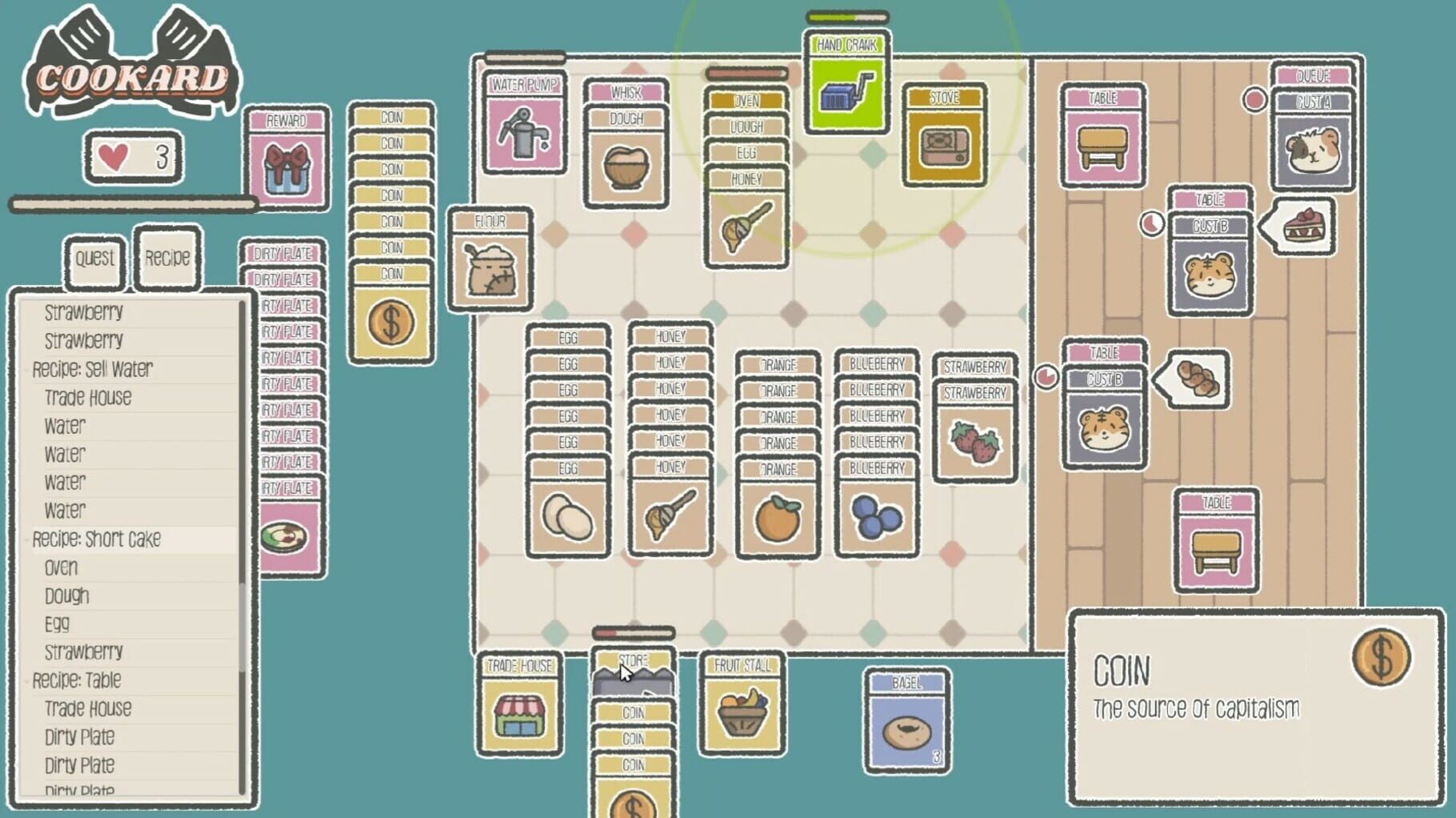Select the Water Pump card
Viewport: 1456px width, 818px height.
point(524,132)
